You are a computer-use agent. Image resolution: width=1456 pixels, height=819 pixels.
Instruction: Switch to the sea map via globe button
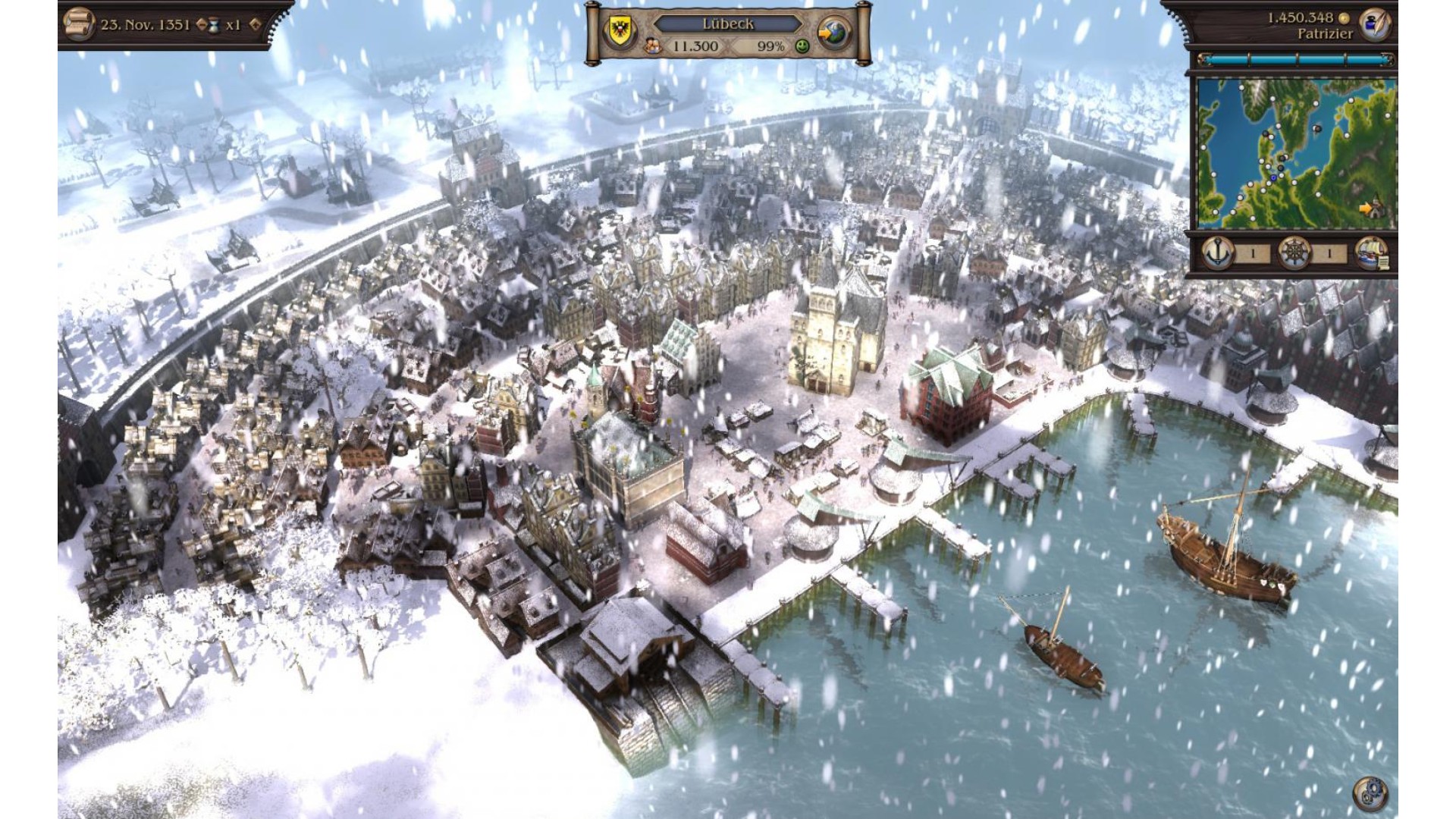(x=835, y=32)
